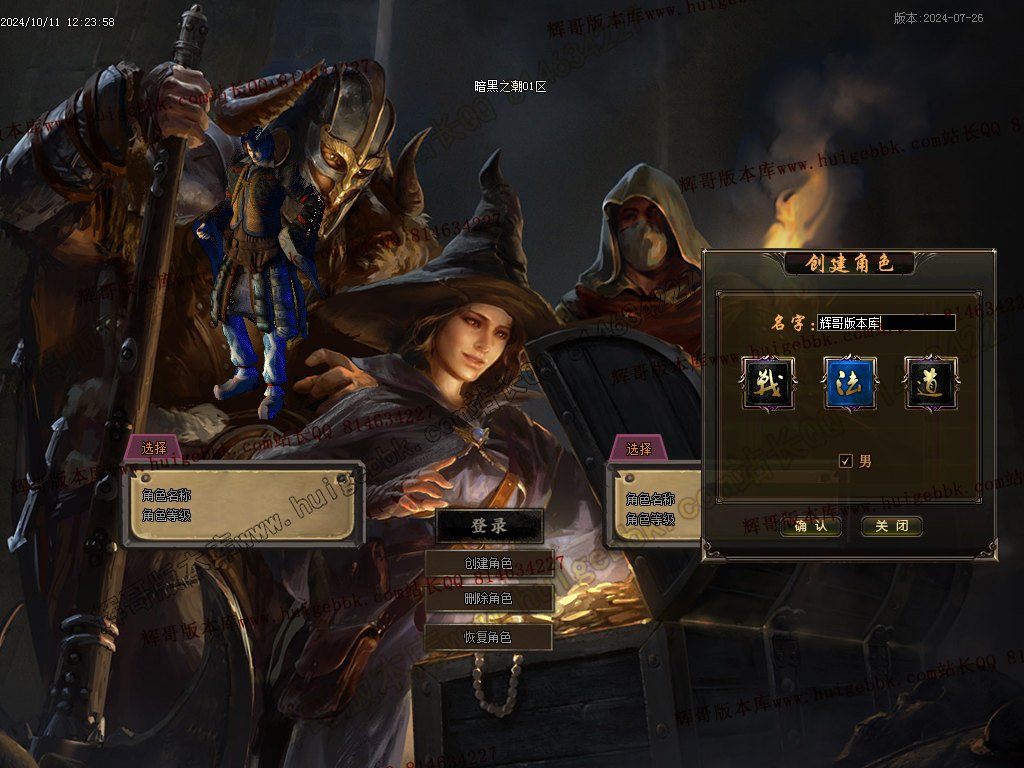
Task: Click the 名字 character name input field
Action: [x=886, y=323]
